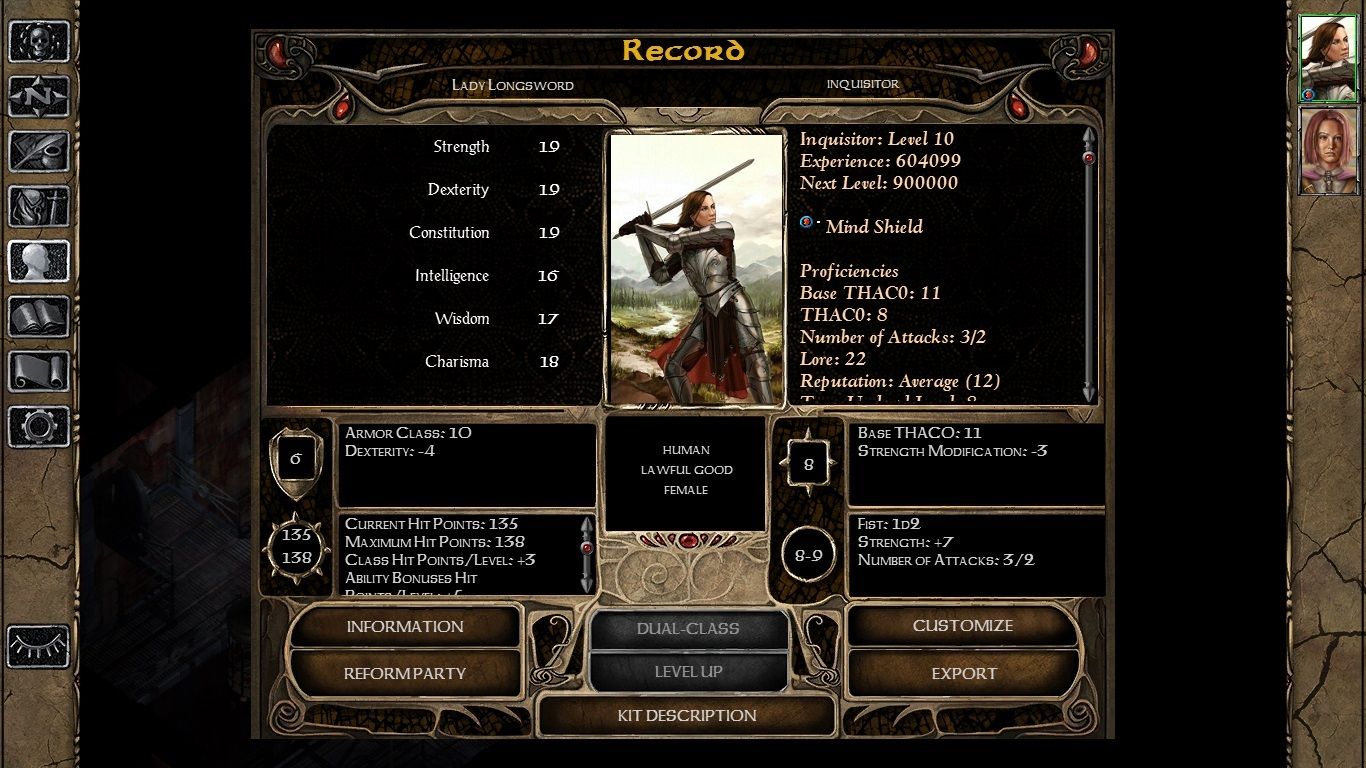Open the inventory screen icon
The width and height of the screenshot is (1366, 768).
pyautogui.click(x=38, y=205)
